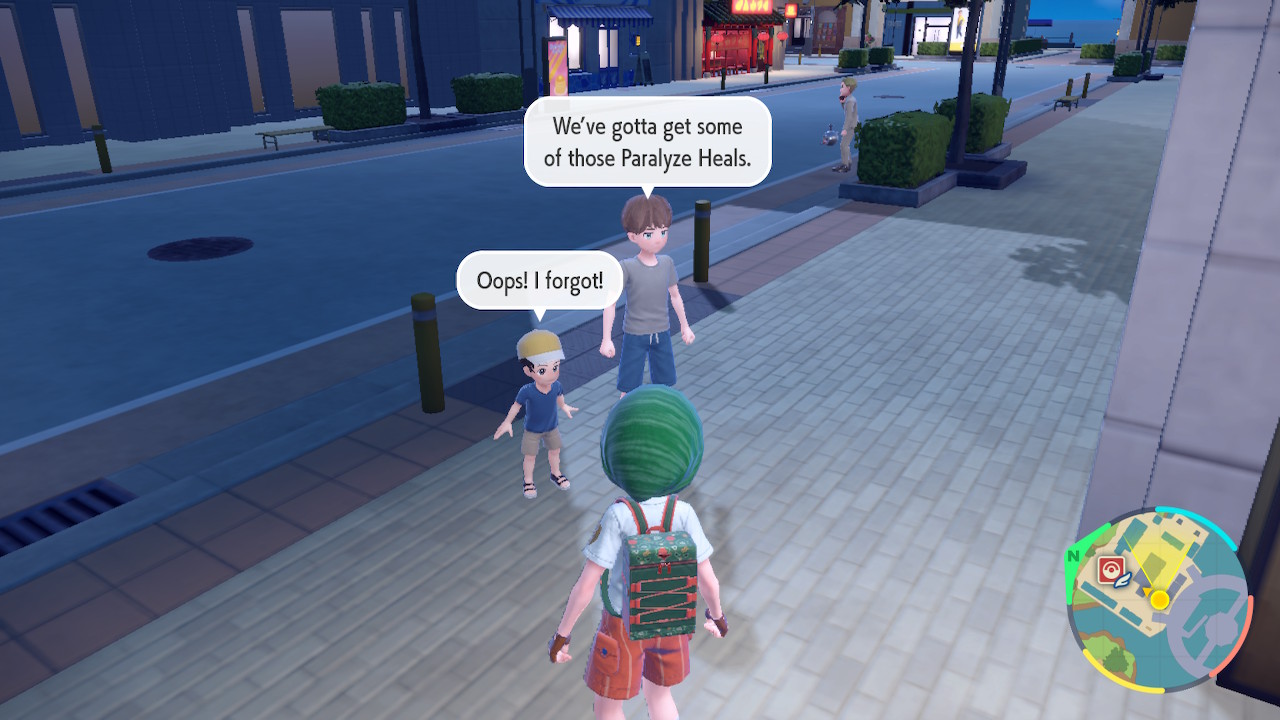The image size is (1280, 720).
Task: Click the green N compass indicator
Action: [x=1073, y=557]
